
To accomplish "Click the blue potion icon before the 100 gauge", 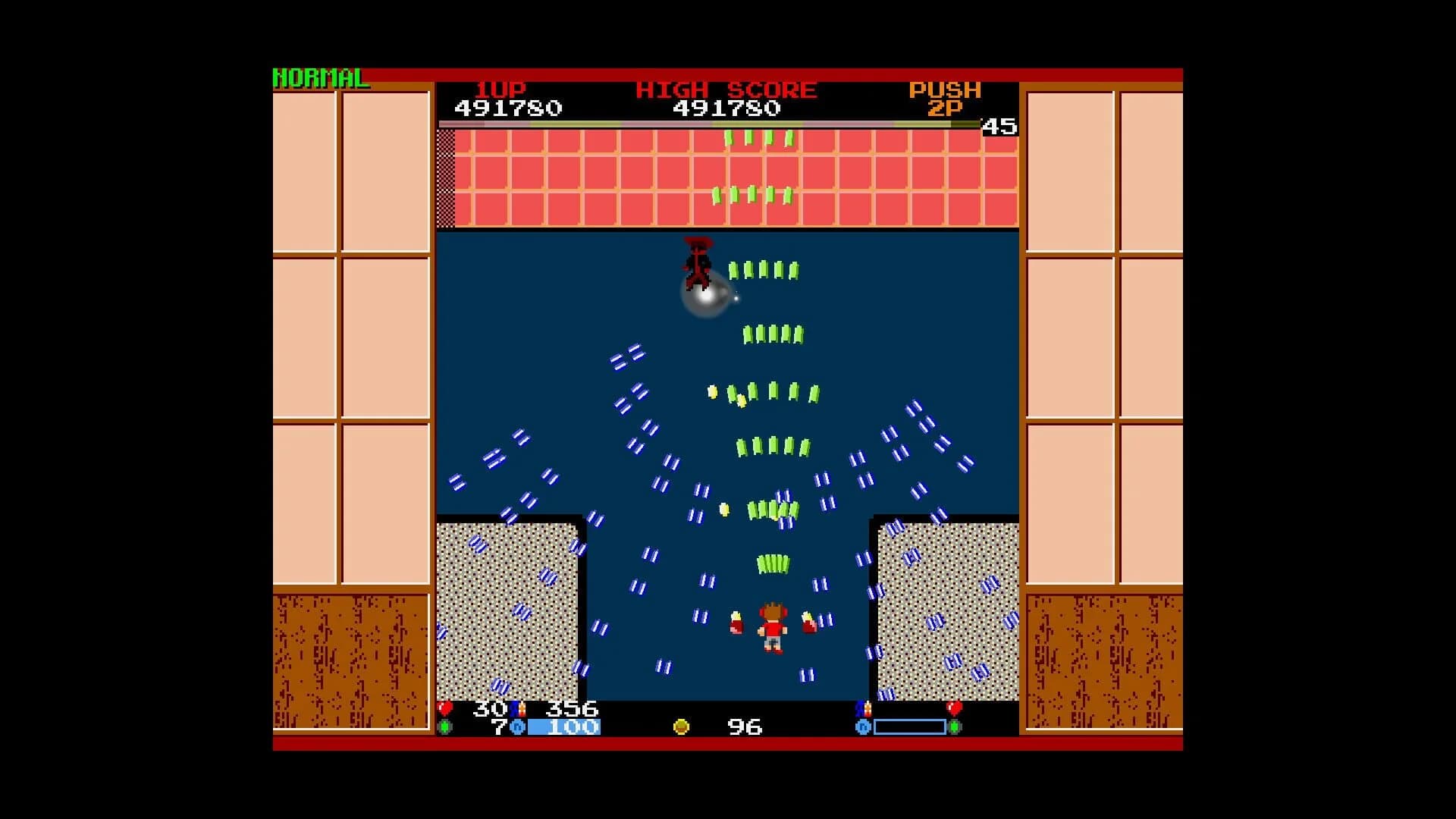I will [519, 727].
